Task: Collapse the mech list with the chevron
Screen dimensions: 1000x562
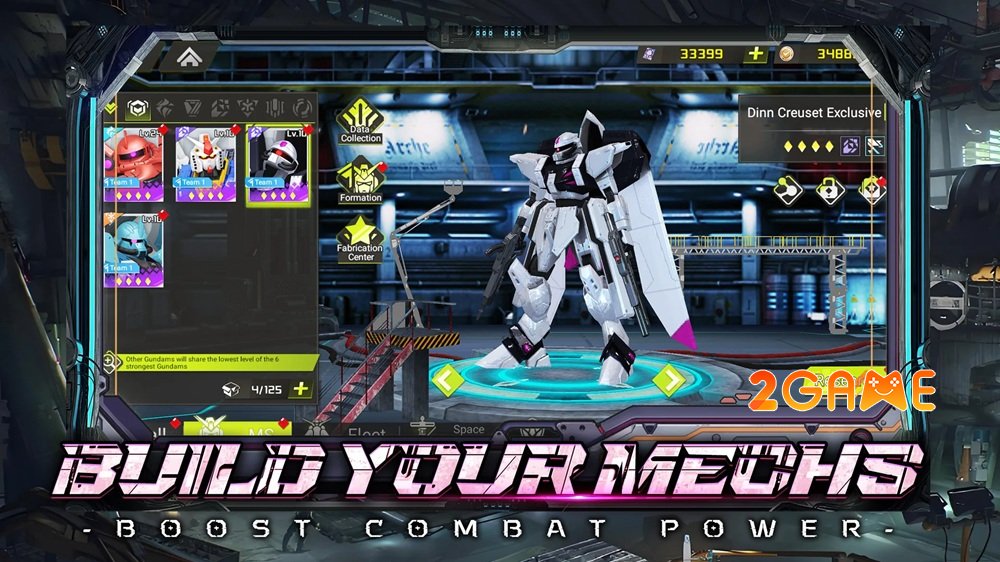Action: click(111, 107)
